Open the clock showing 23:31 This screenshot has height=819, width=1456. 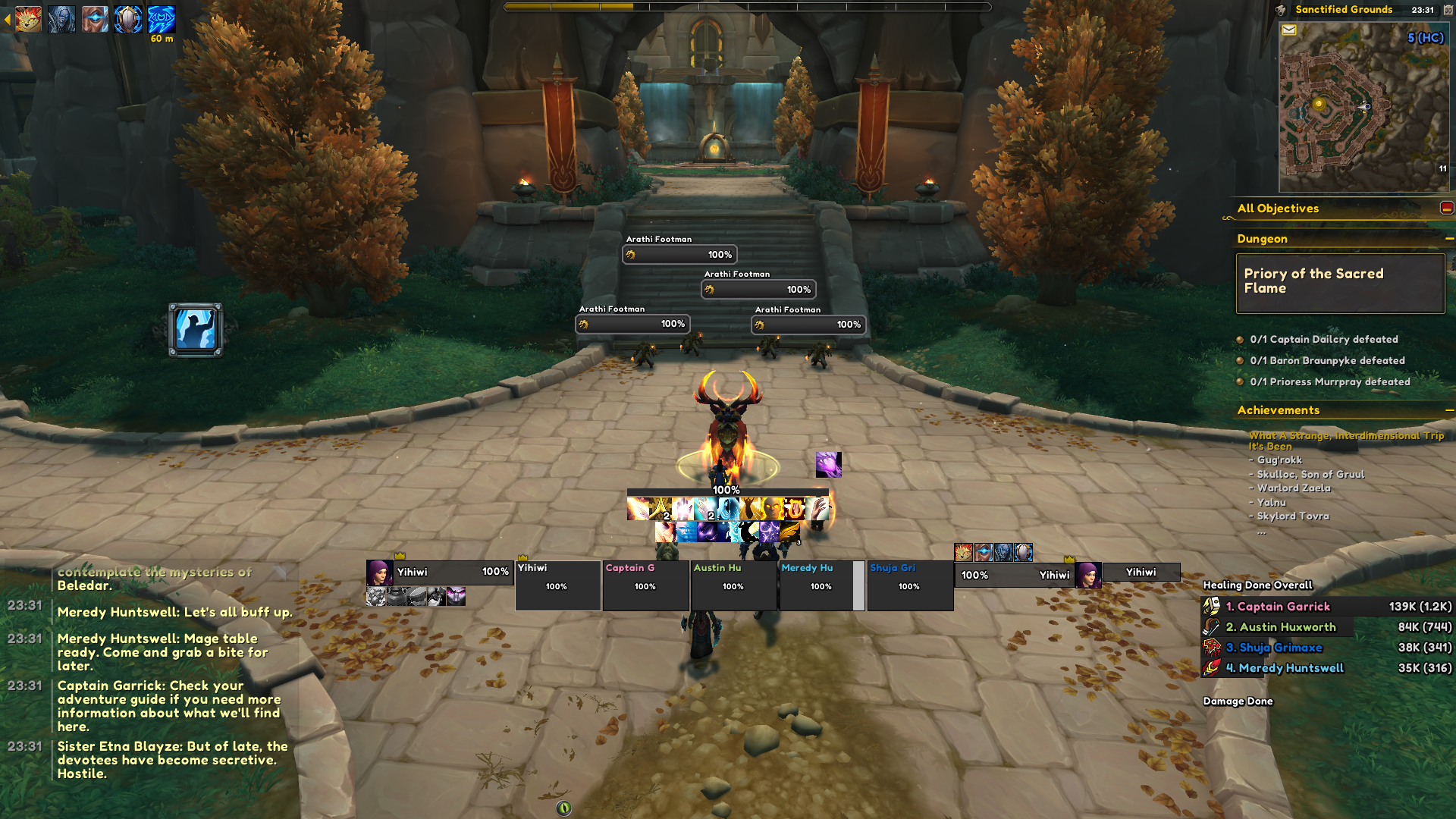pos(1423,10)
